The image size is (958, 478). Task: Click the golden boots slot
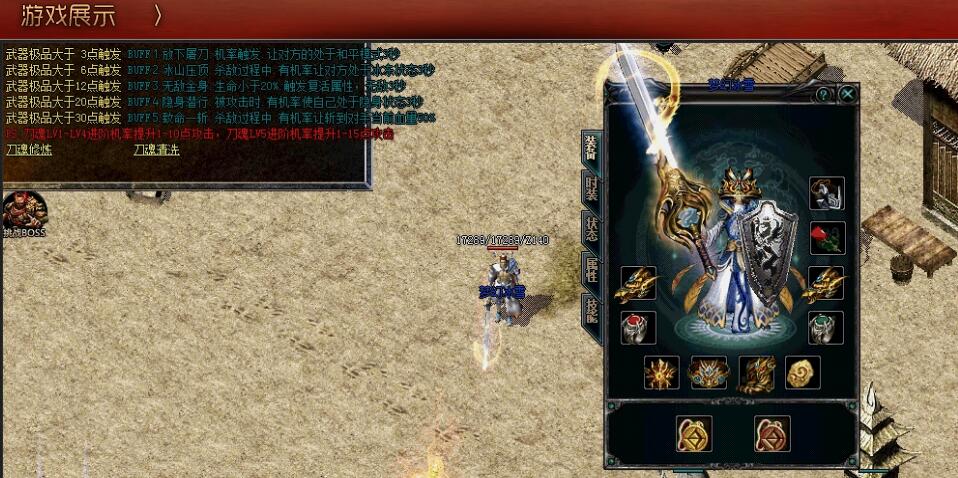tap(755, 373)
